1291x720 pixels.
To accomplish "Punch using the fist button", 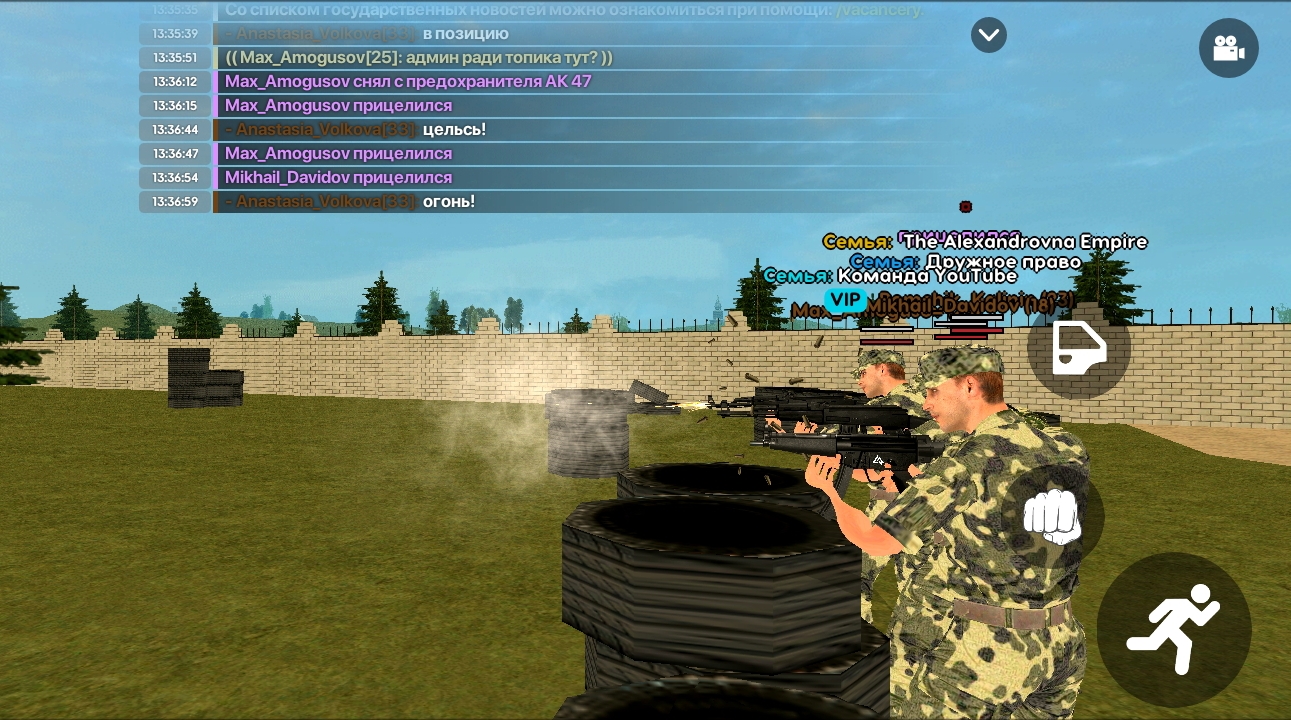I will pos(1052,517).
